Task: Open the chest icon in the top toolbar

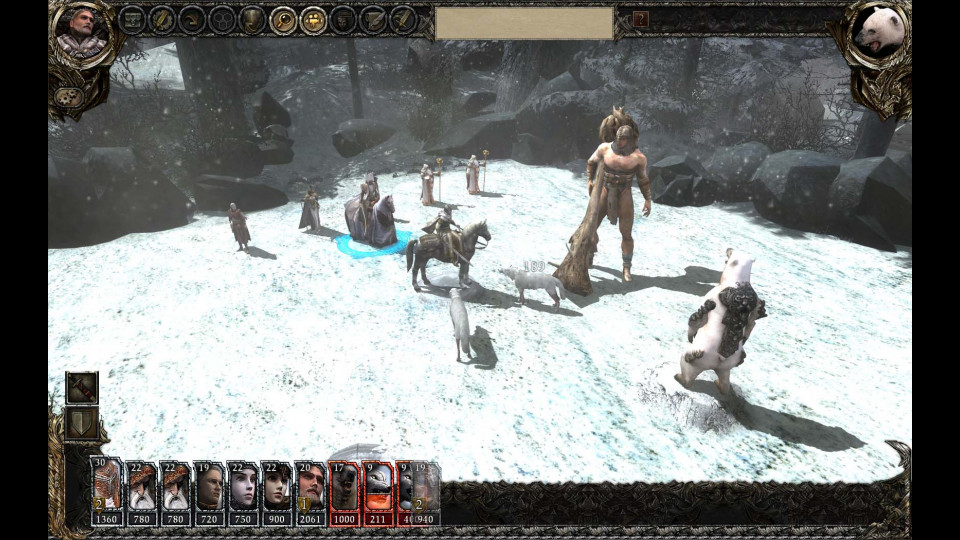Action: (132, 19)
